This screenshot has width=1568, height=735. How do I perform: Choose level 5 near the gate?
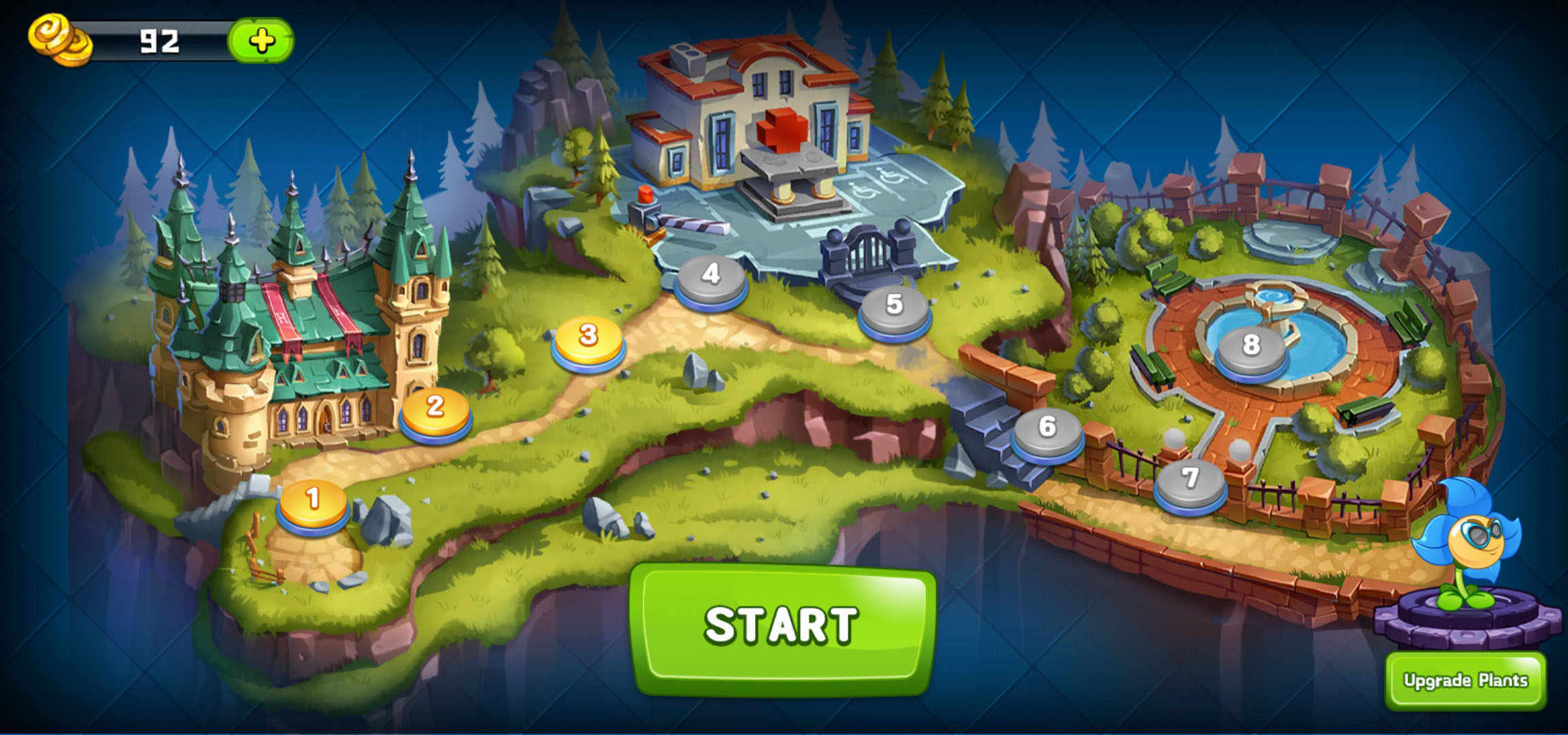[895, 310]
